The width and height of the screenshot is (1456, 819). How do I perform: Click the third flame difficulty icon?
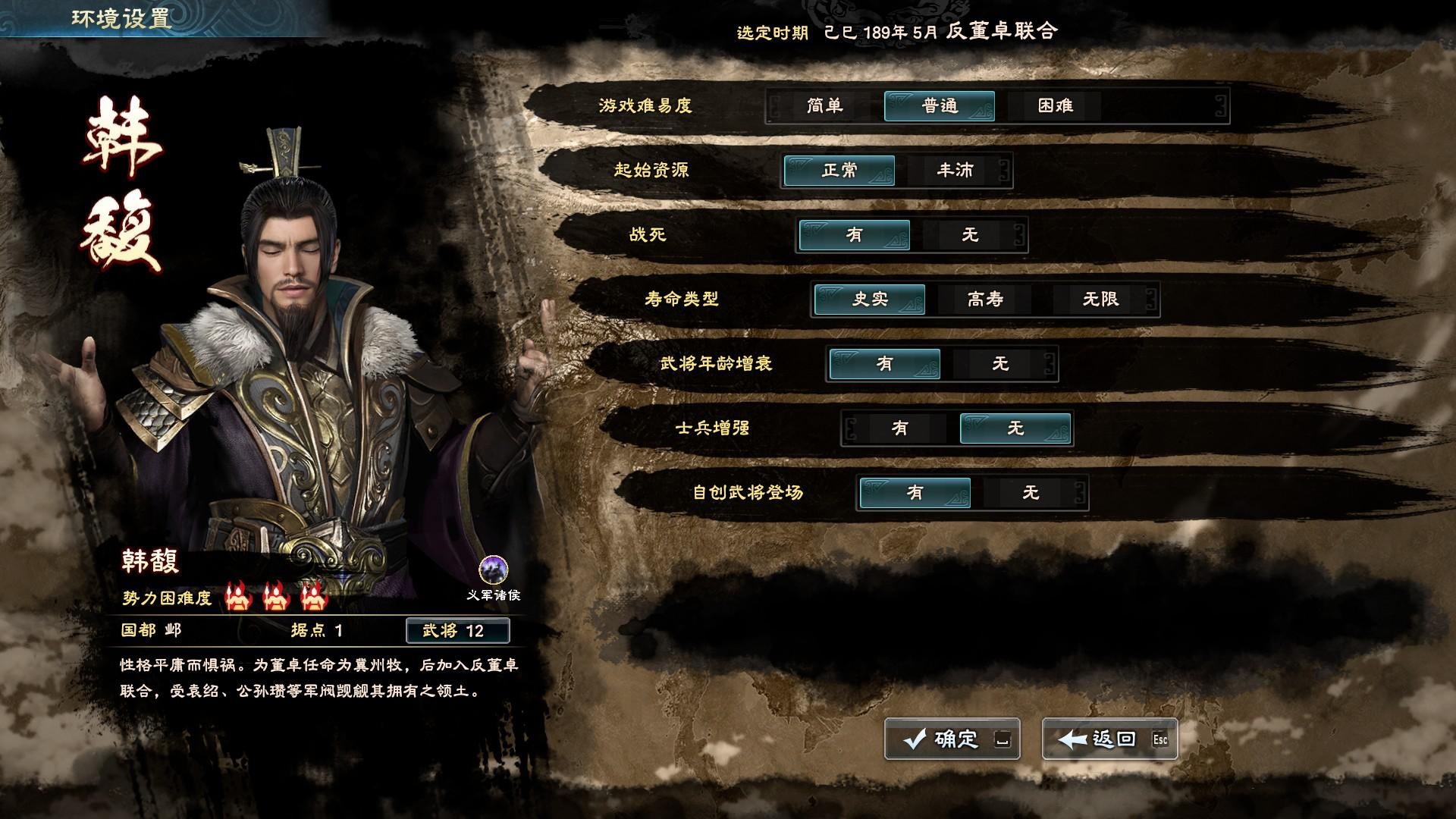313,597
